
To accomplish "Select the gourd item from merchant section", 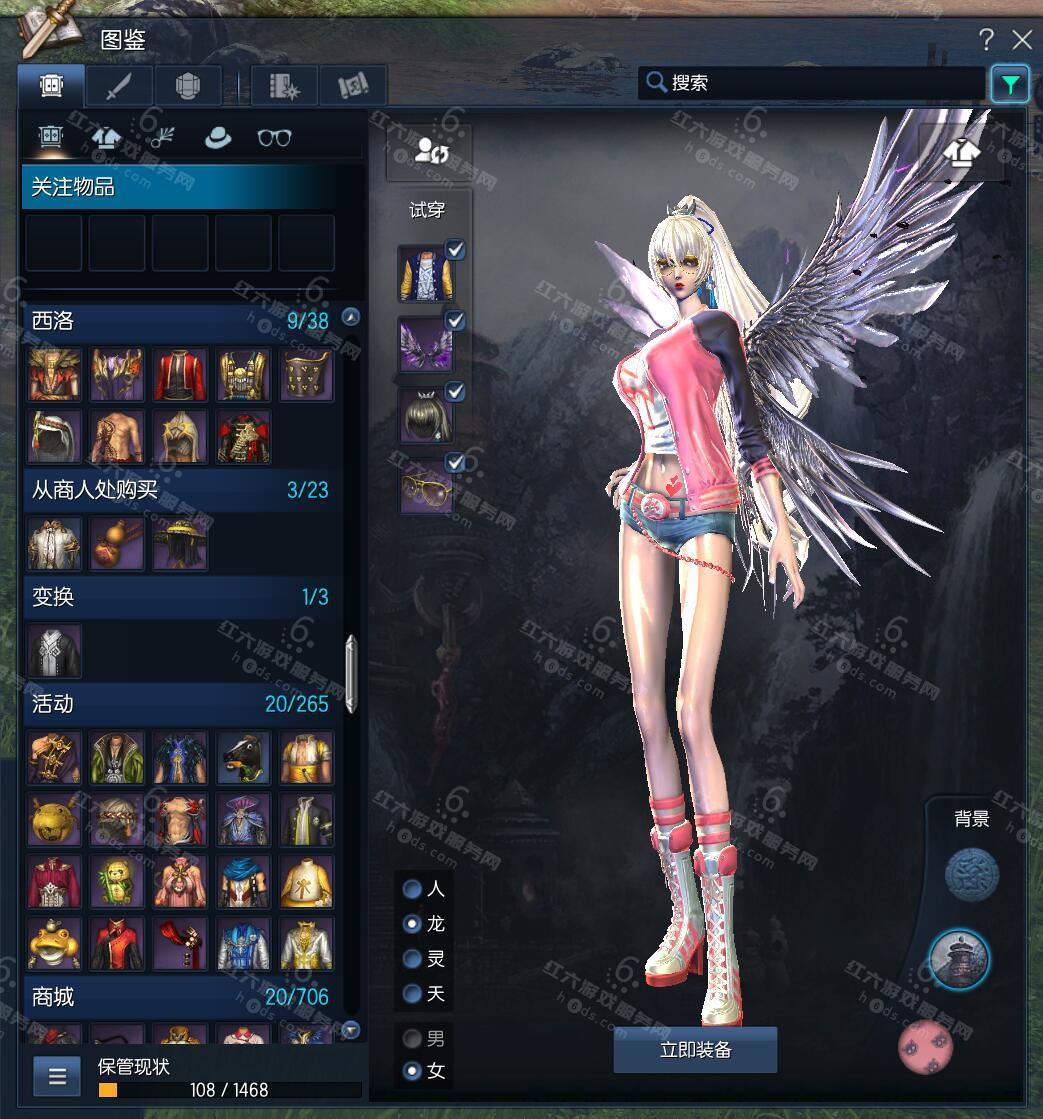I will (117, 544).
